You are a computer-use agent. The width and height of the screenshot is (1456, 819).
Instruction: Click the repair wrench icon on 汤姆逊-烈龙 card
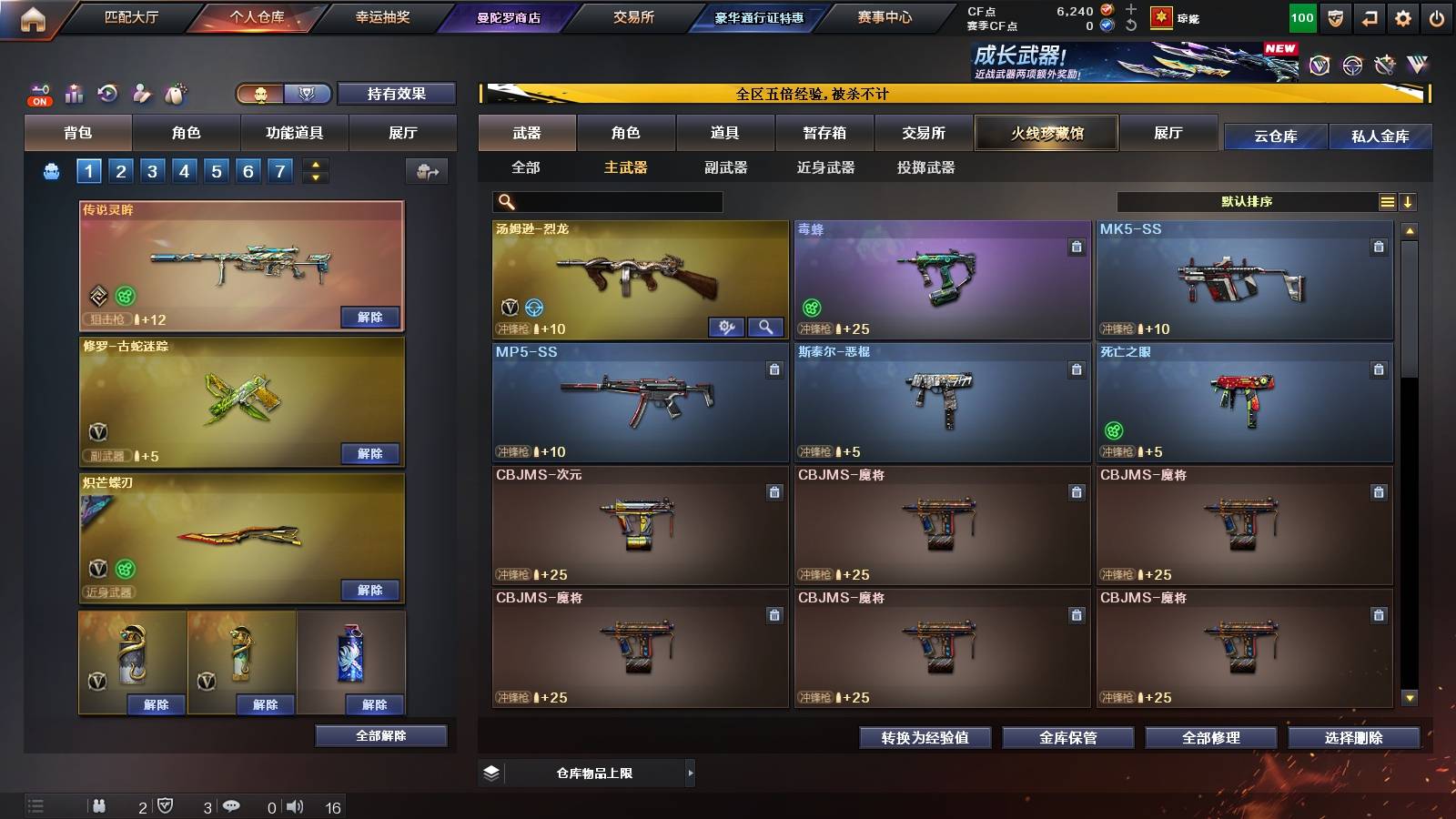(x=726, y=326)
